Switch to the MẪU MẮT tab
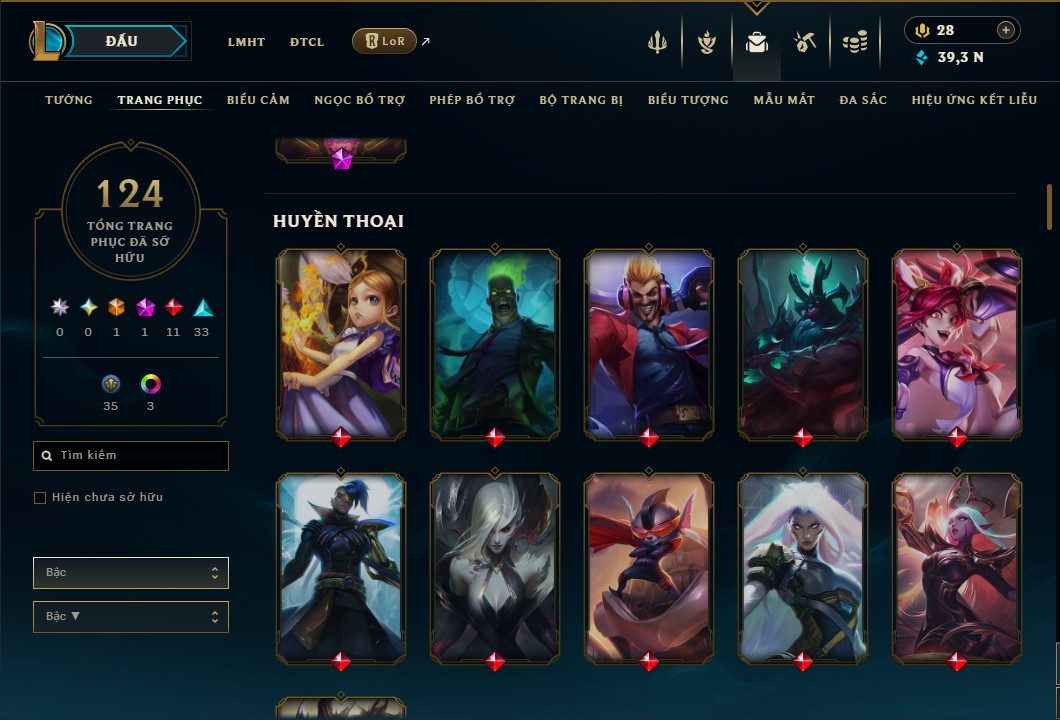Screen dimensions: 1060x720 point(784,100)
